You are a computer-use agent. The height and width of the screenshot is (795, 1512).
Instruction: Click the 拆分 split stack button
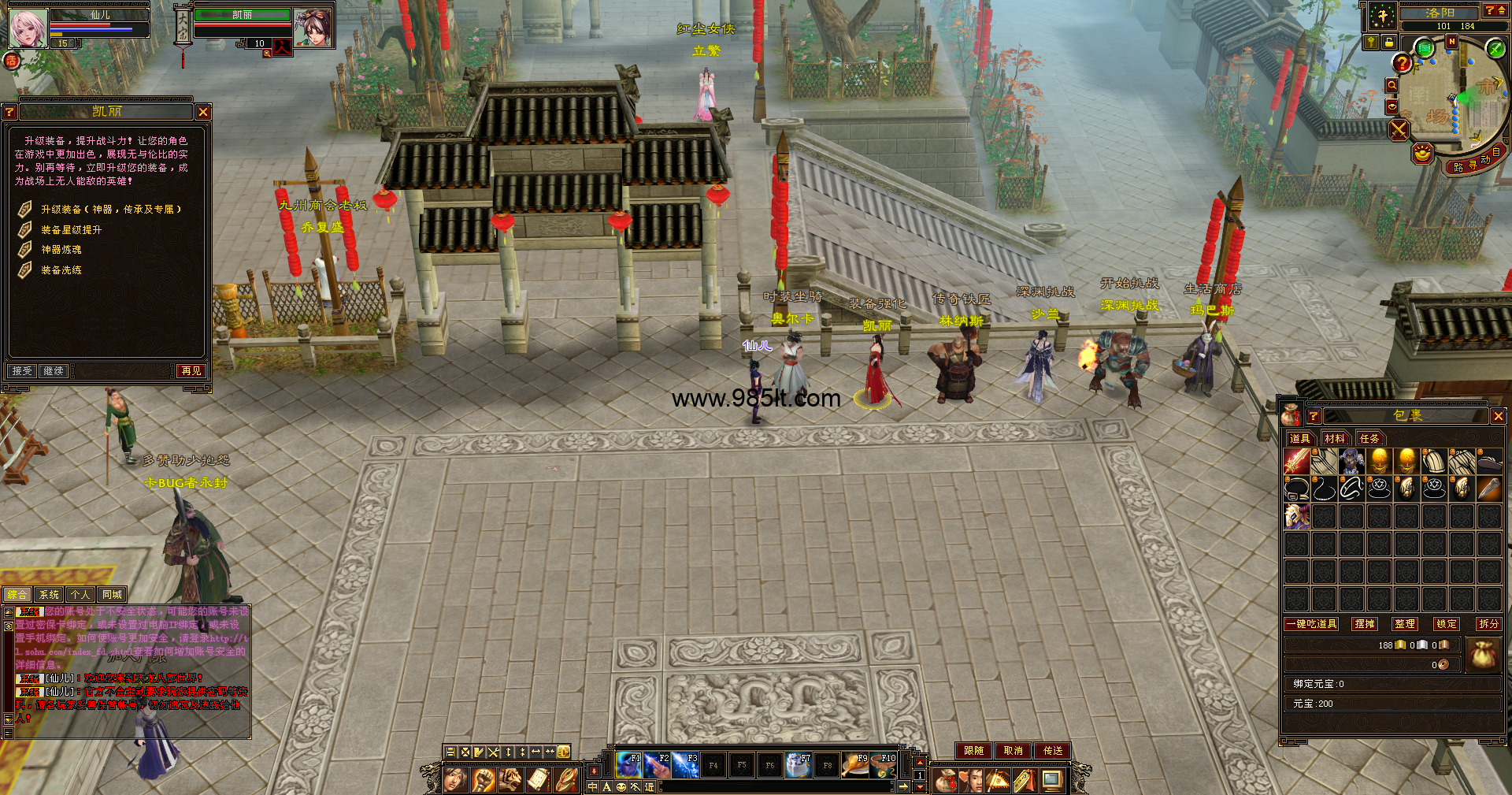point(1488,624)
